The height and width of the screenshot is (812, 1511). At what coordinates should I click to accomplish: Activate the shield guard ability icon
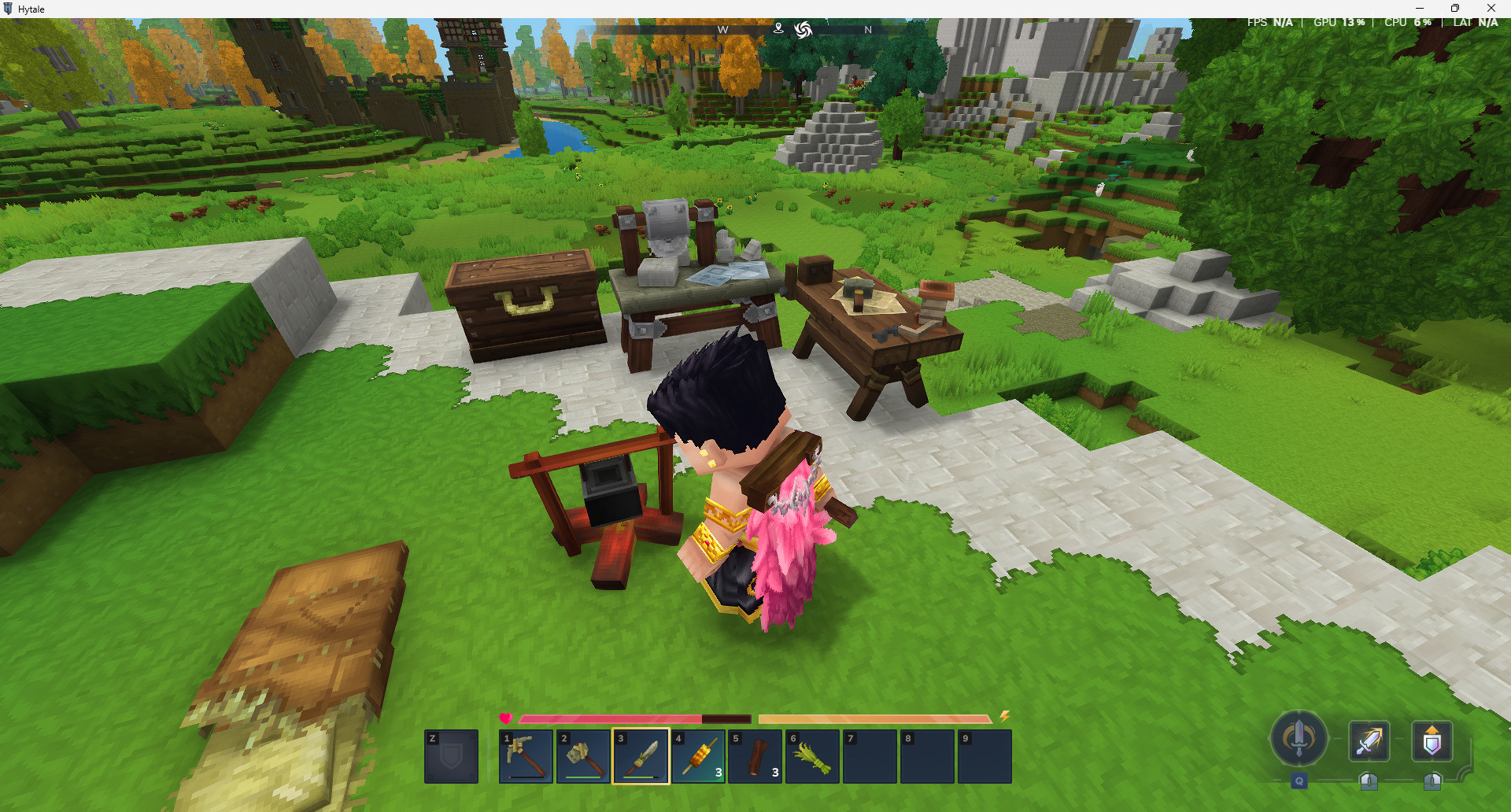[1432, 741]
